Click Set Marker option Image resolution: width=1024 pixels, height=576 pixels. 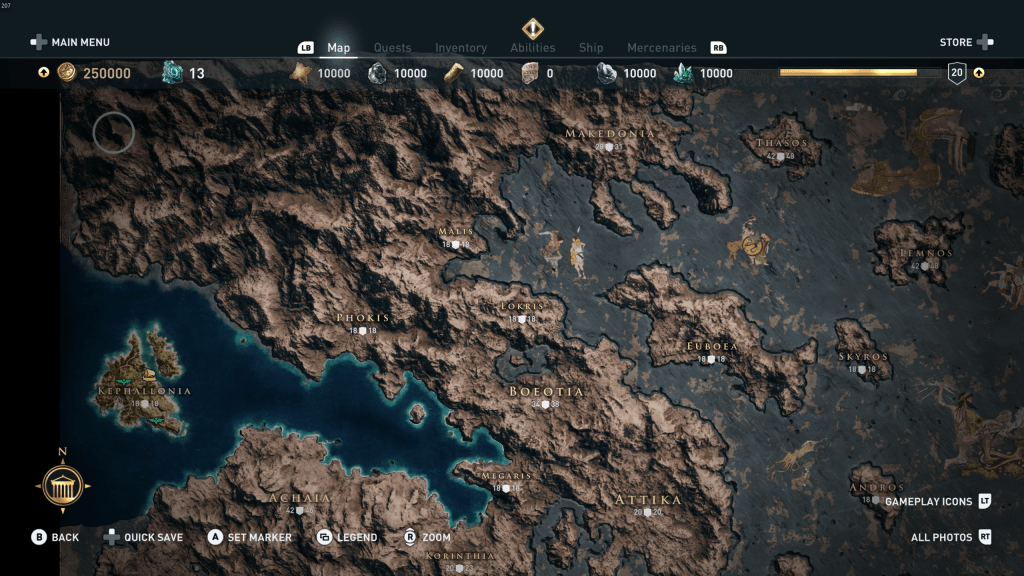pos(250,537)
